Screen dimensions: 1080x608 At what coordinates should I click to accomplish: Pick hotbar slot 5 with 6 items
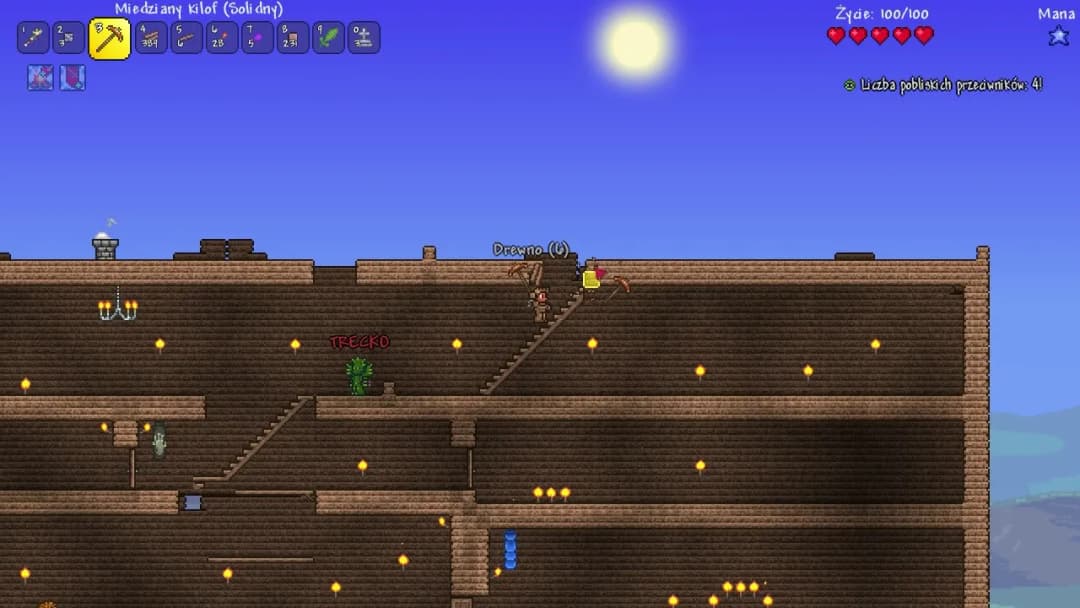point(186,38)
